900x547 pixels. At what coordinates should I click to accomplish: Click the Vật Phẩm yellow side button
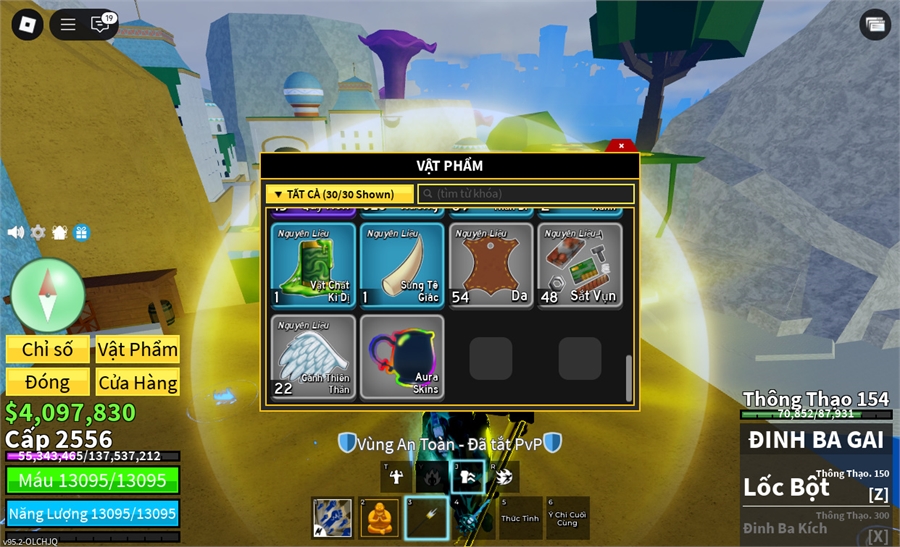[138, 349]
